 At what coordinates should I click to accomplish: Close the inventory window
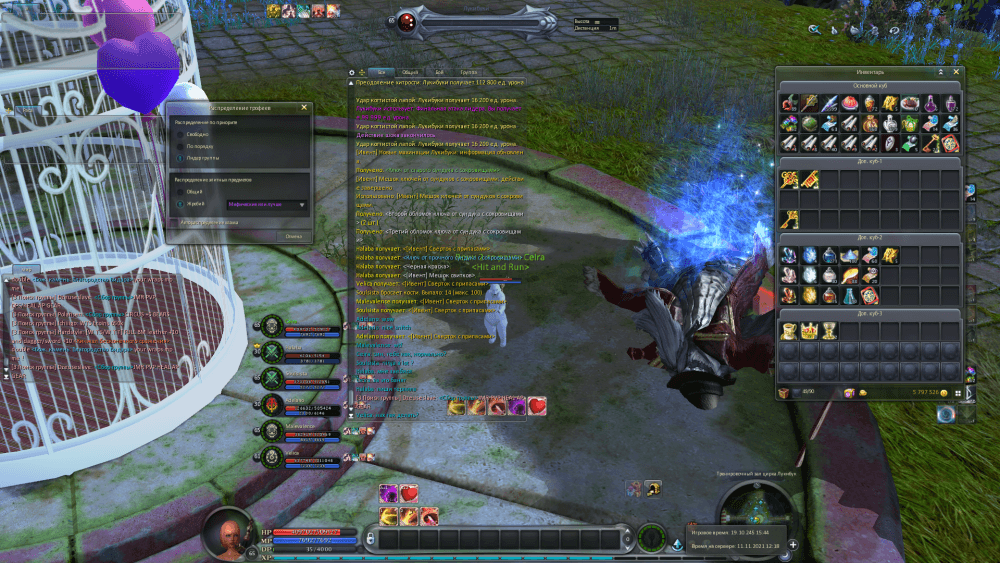pyautogui.click(x=955, y=72)
